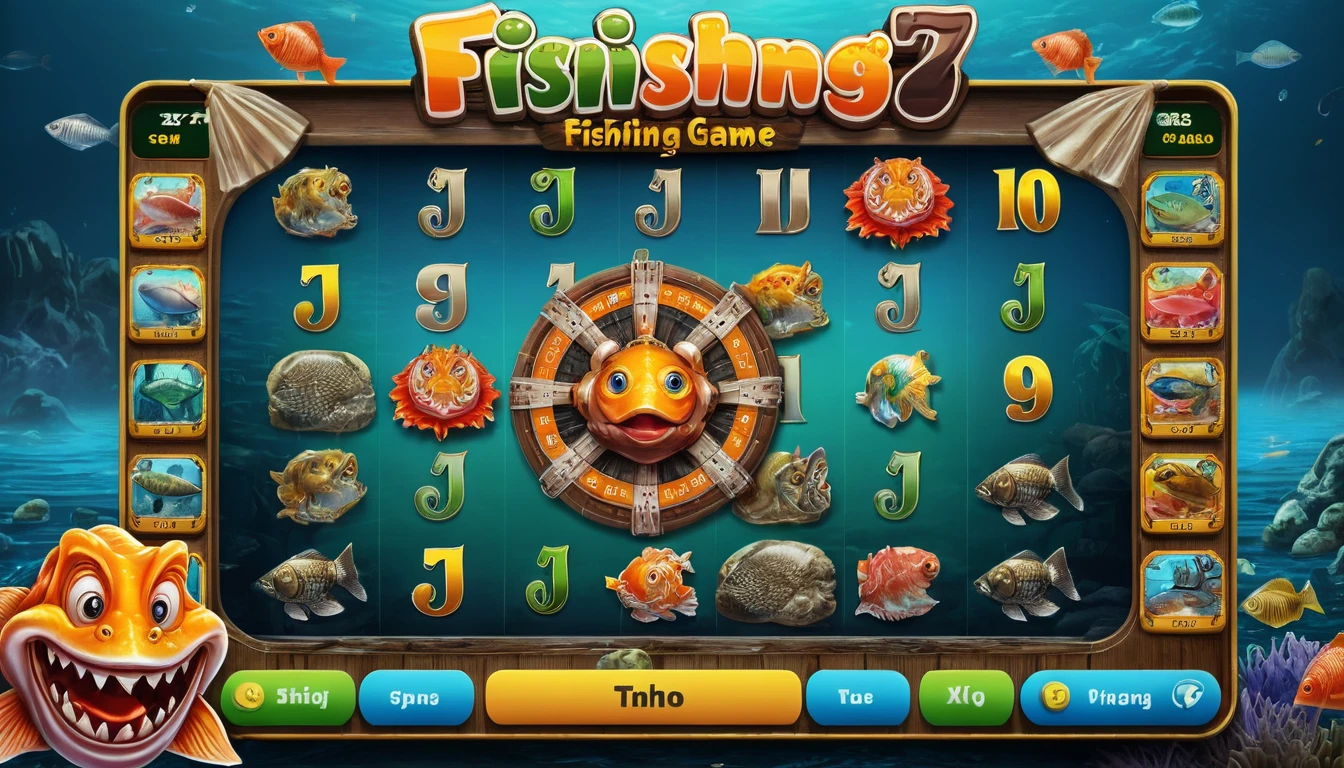Click the green Sem balance display top-left
This screenshot has width=1344, height=768.
tap(168, 127)
